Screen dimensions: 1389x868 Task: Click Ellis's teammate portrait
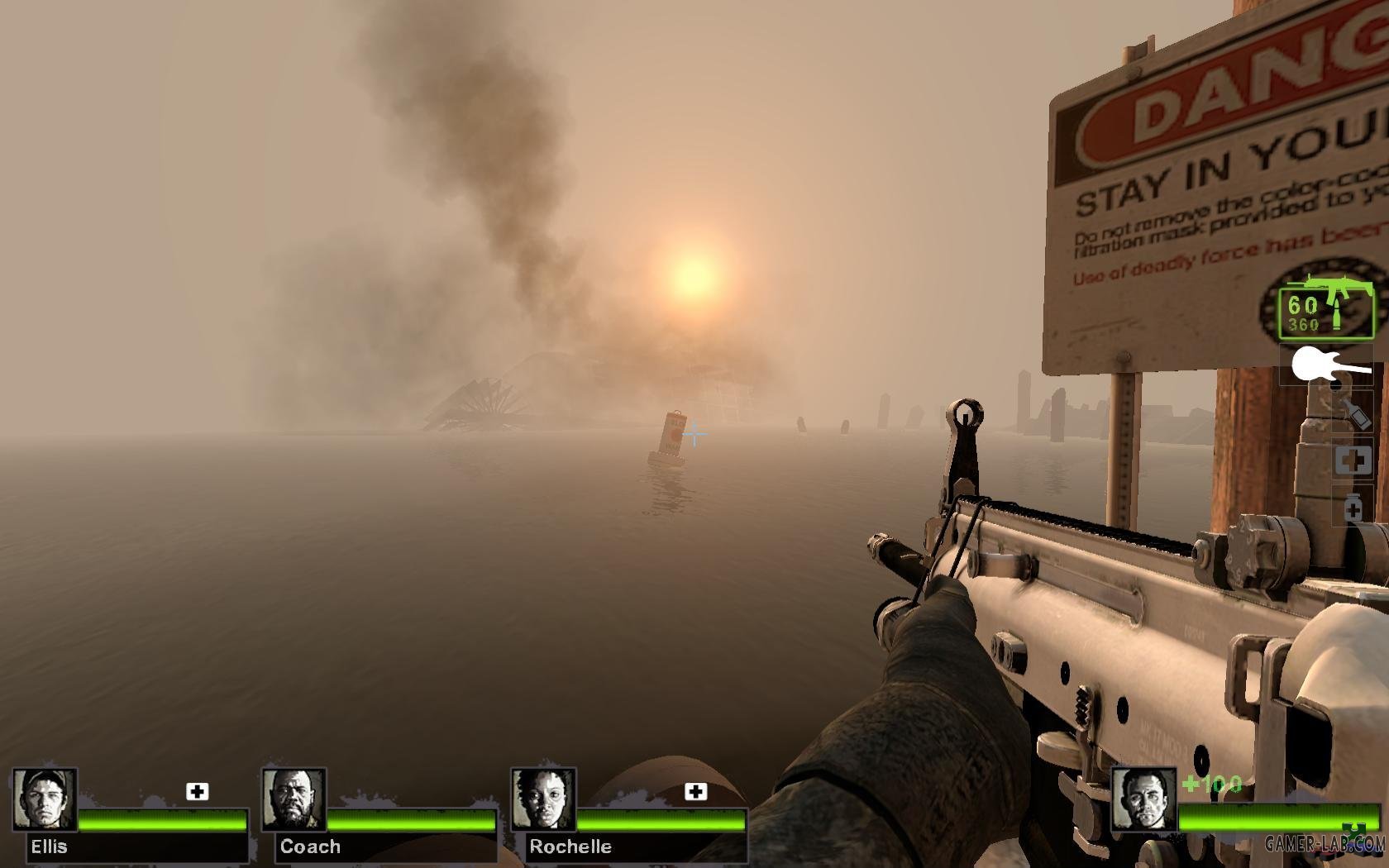click(x=45, y=799)
